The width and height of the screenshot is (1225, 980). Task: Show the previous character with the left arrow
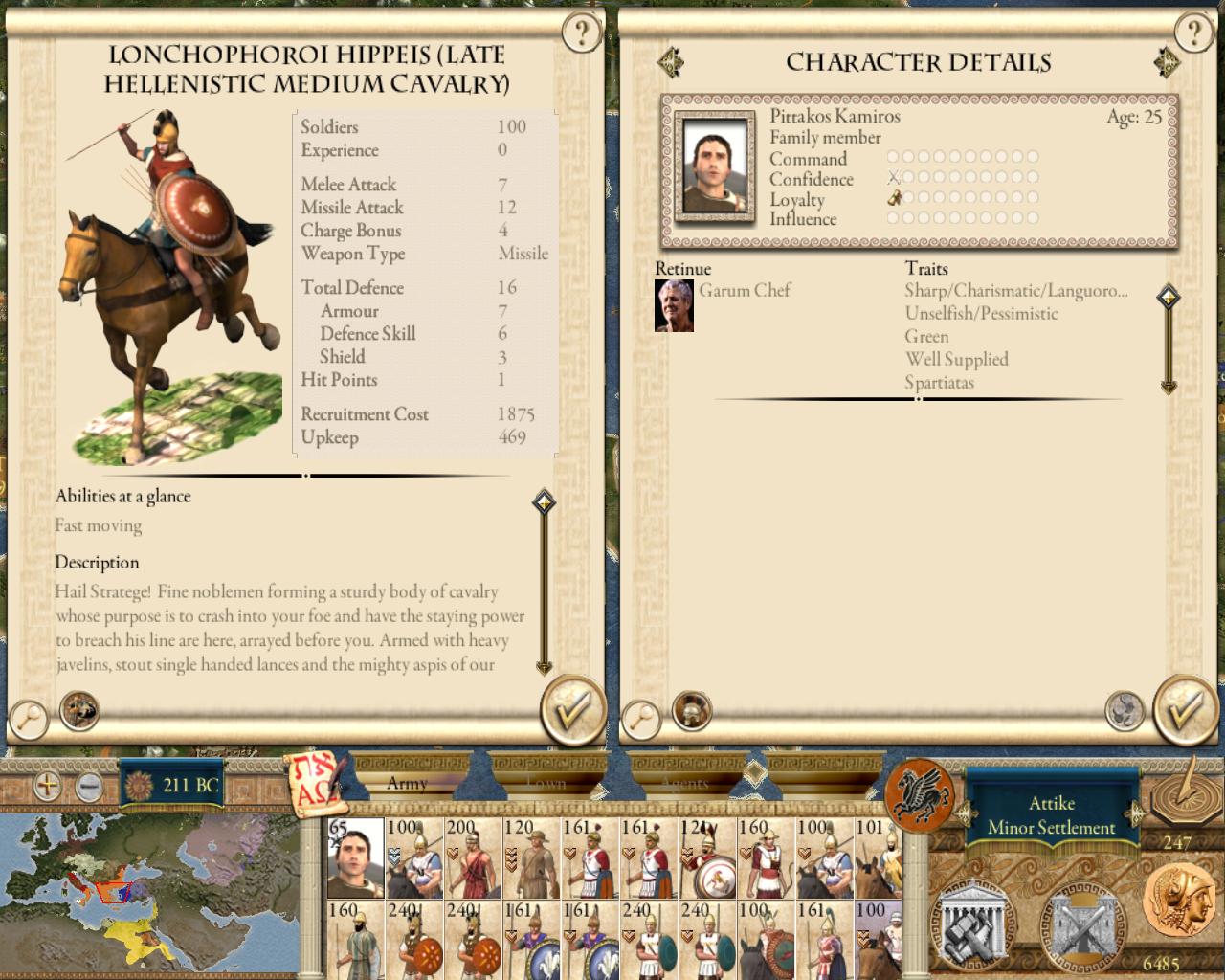tap(671, 63)
